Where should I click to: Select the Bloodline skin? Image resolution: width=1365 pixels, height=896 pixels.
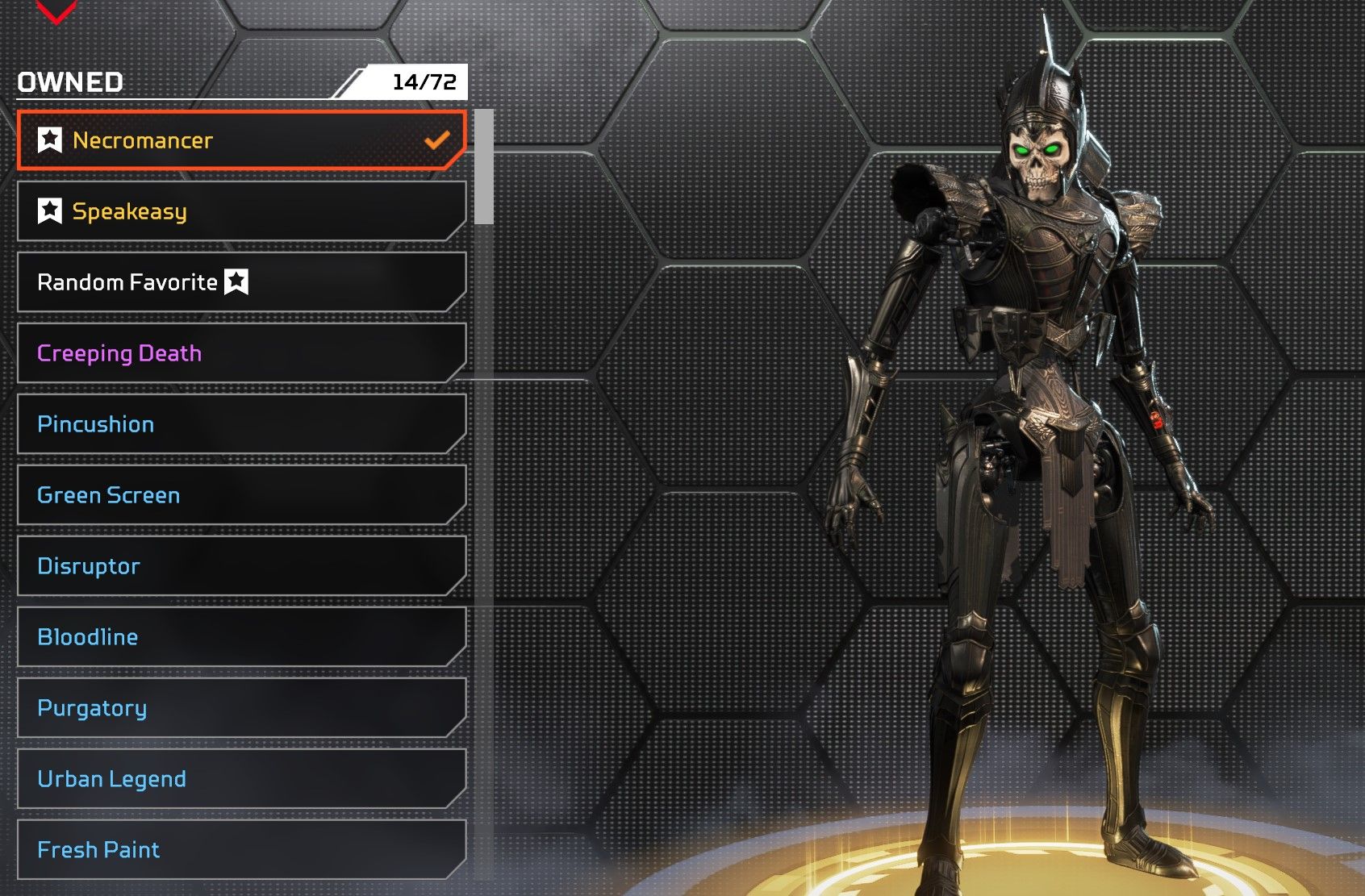(x=242, y=637)
